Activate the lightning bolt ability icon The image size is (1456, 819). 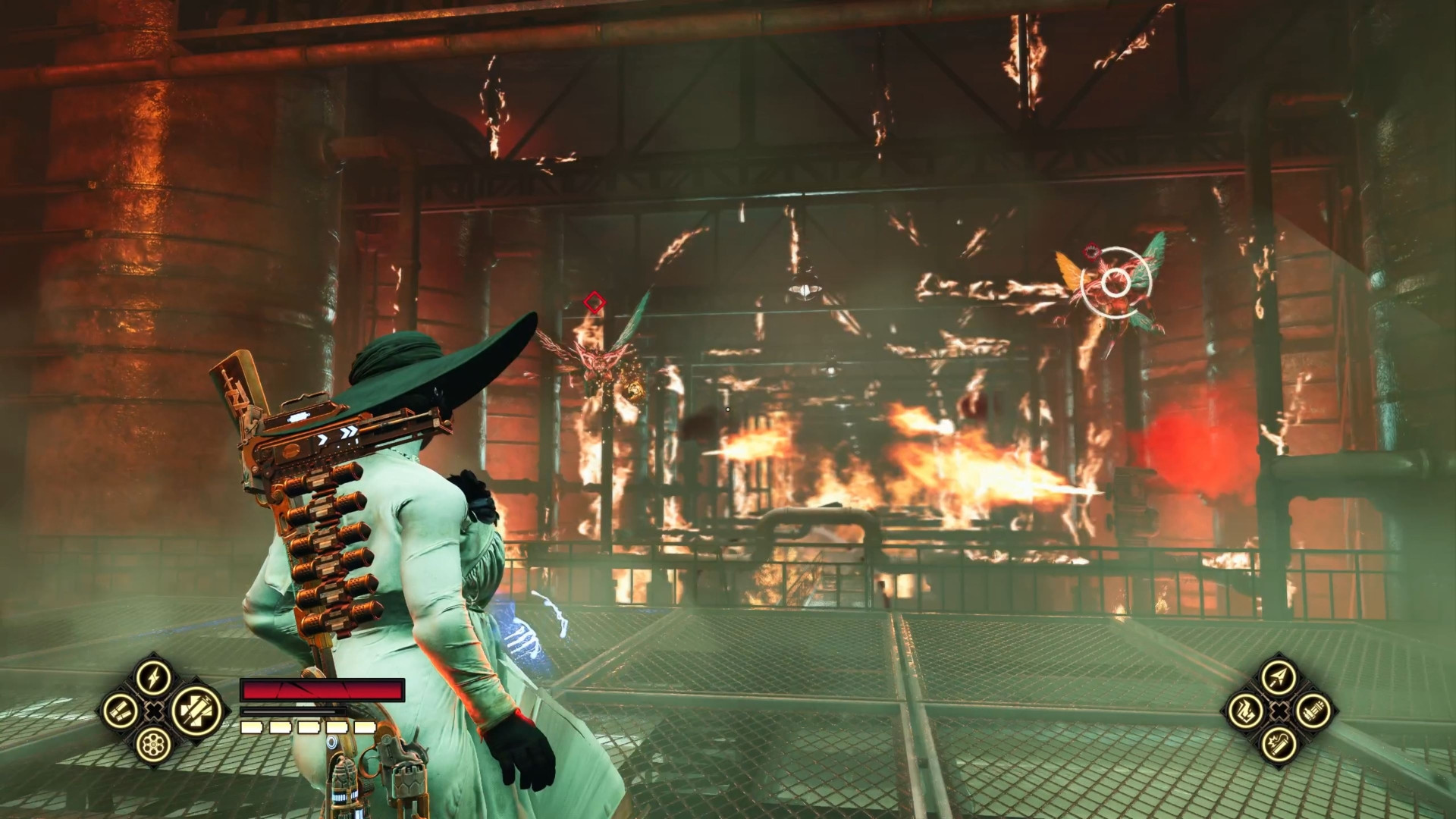[154, 677]
